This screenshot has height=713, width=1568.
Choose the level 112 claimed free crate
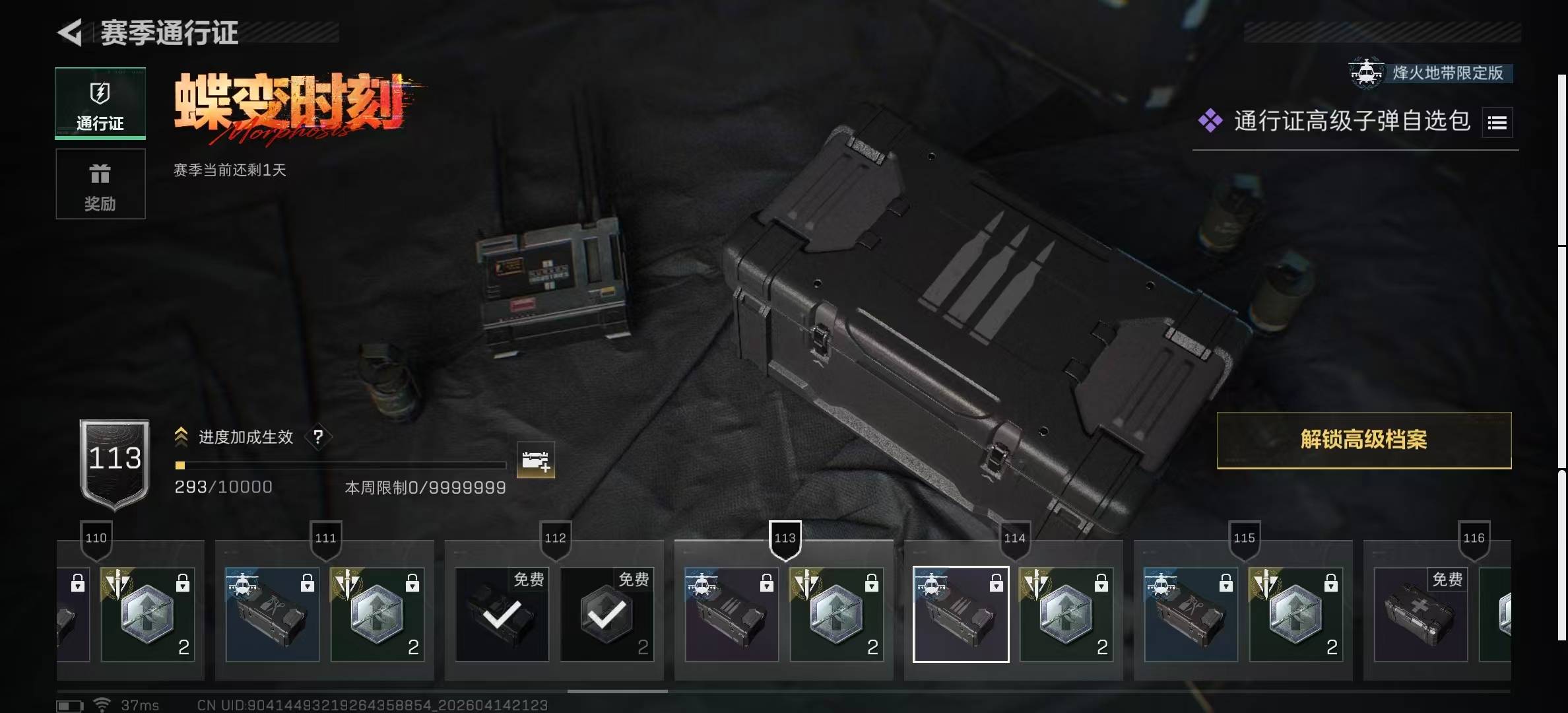[x=502, y=614]
